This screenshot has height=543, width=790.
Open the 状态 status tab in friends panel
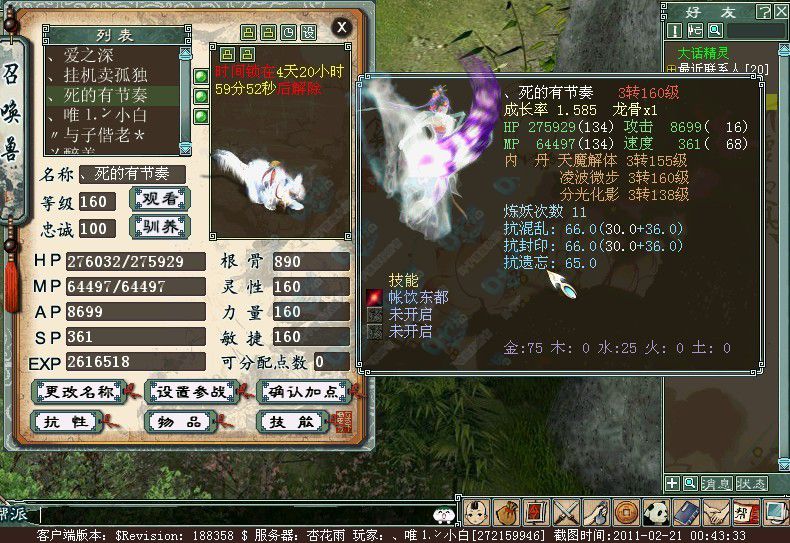(x=752, y=484)
